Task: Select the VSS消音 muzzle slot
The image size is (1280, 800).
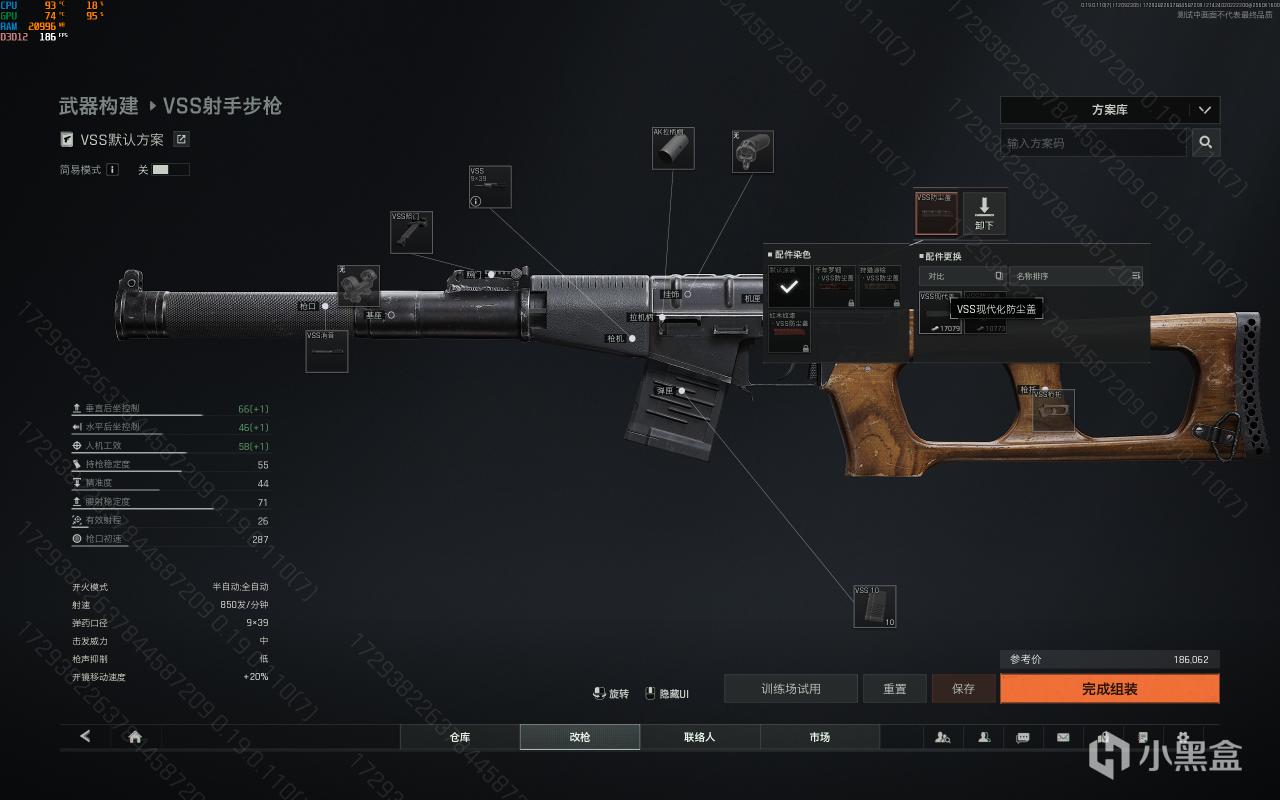Action: 326,351
